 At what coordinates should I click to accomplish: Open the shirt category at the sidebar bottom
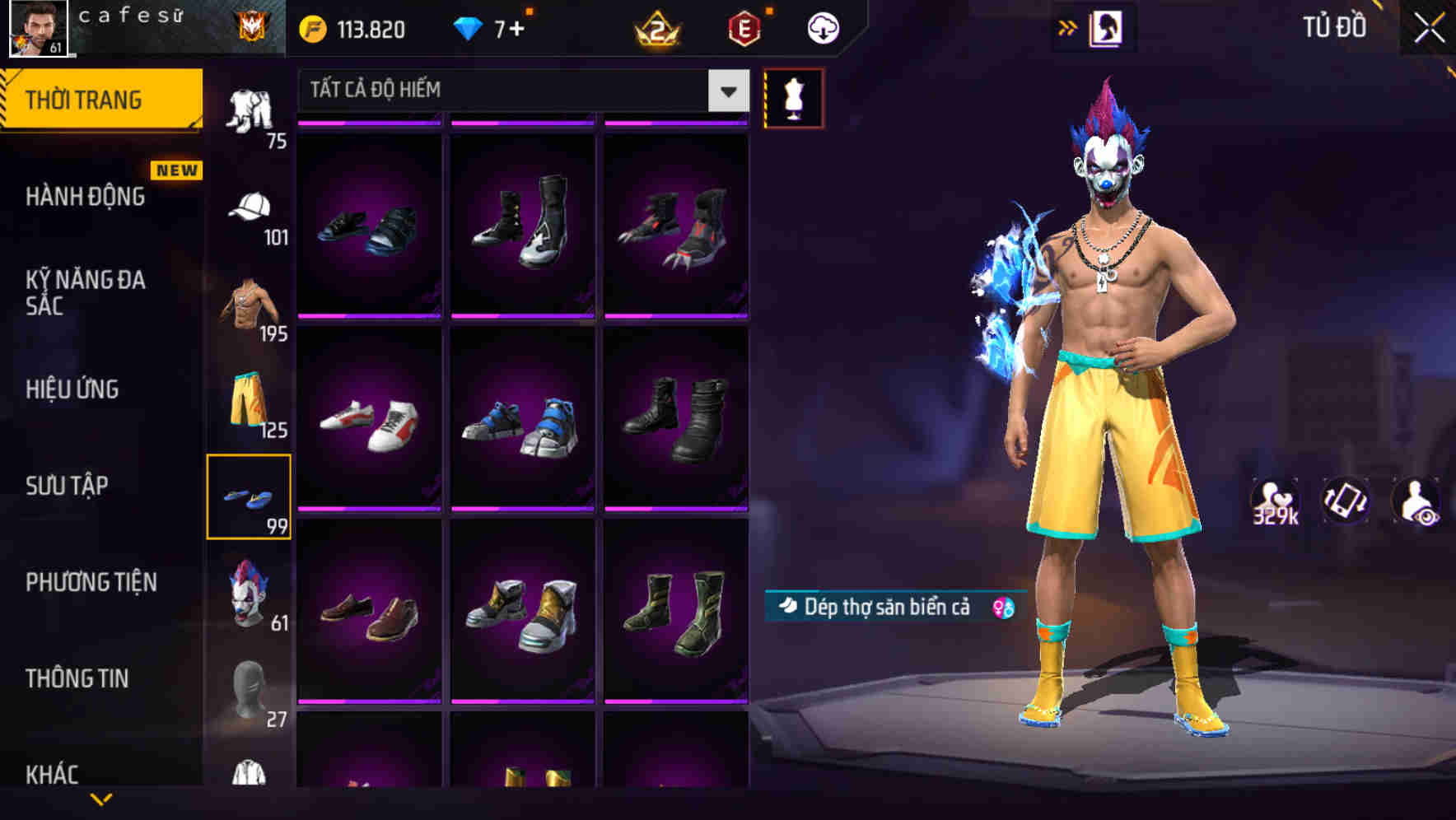(251, 778)
